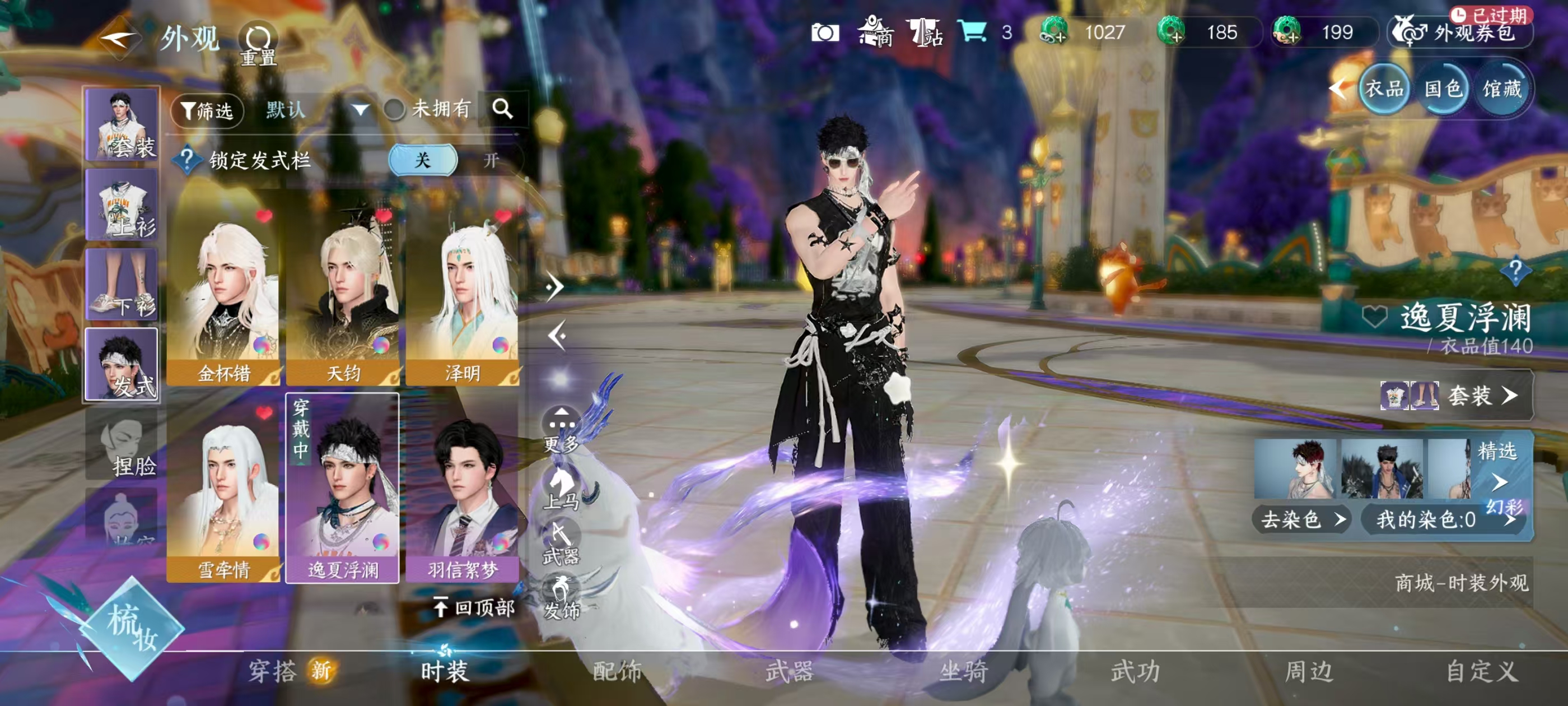
Task: Choose the 天钧 hairstyle
Action: pos(343,292)
